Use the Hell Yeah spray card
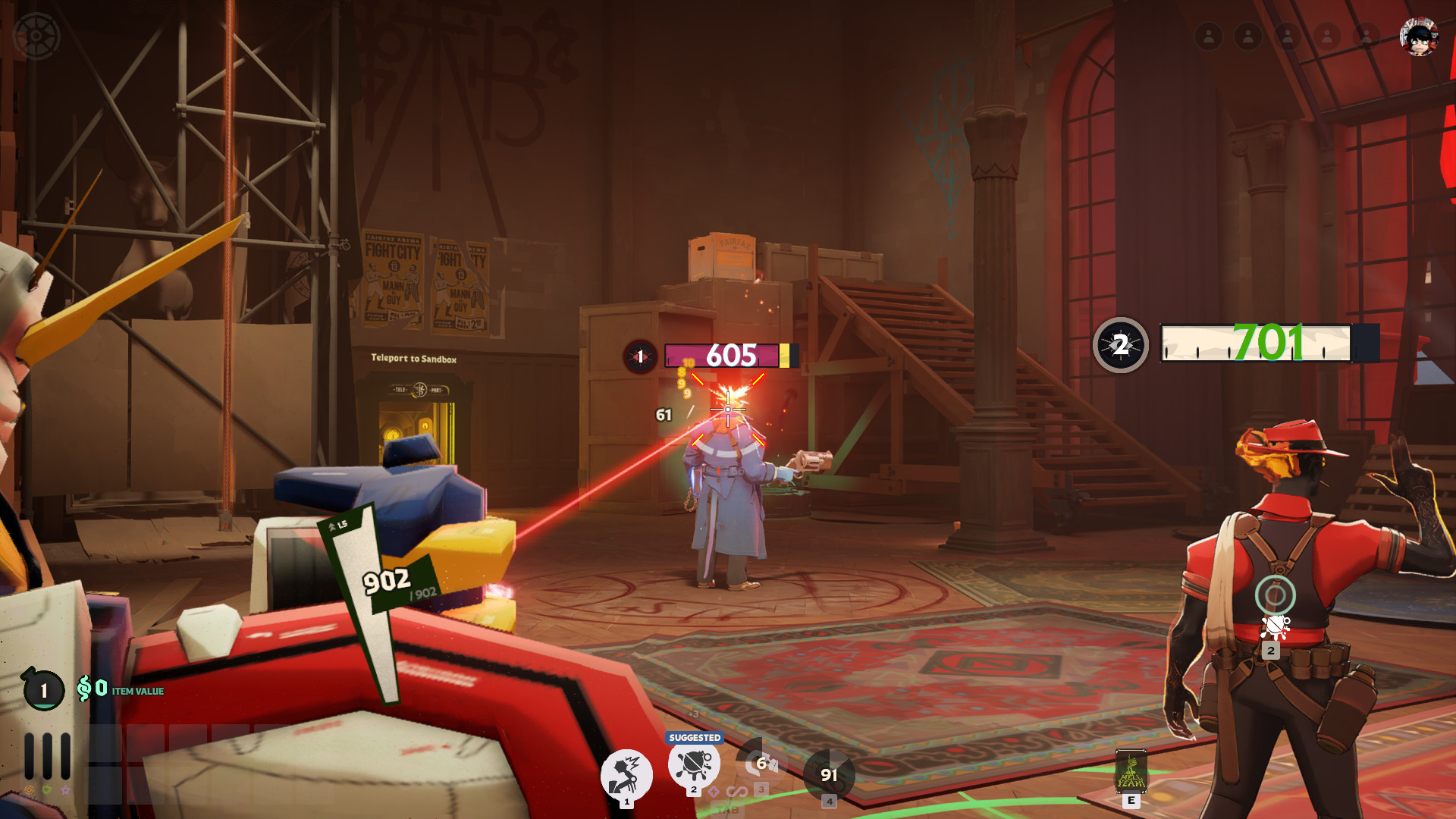The height and width of the screenshot is (819, 1456). click(1131, 771)
